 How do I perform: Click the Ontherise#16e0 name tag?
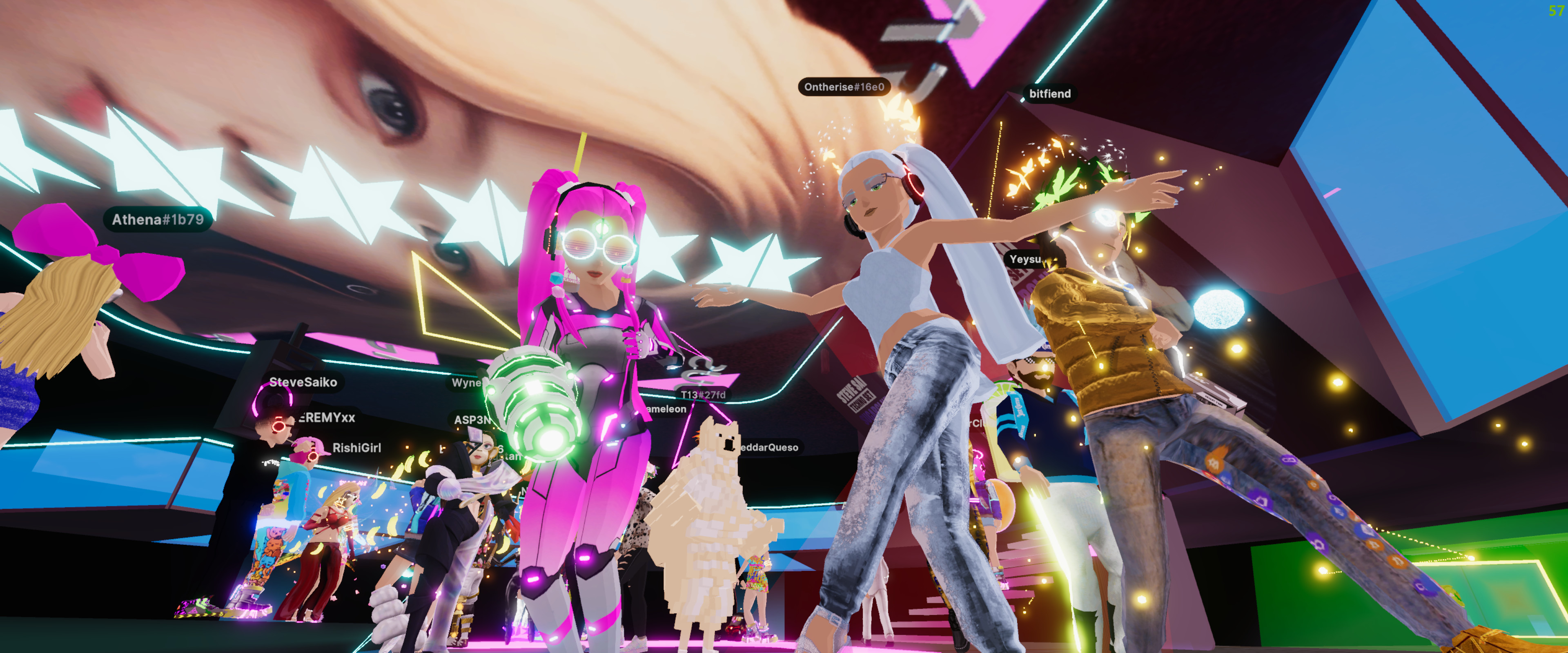(x=844, y=87)
